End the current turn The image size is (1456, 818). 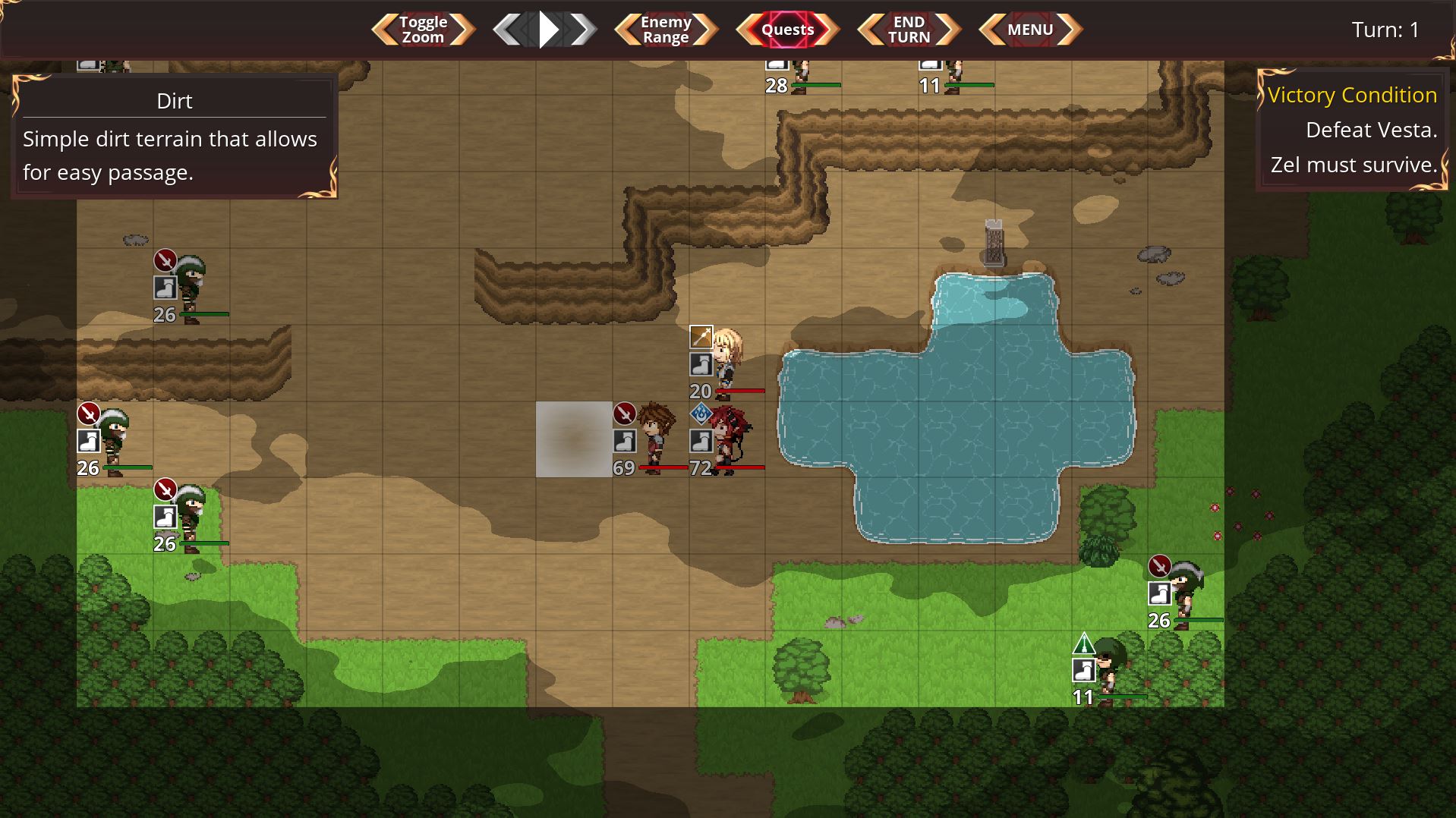909,30
